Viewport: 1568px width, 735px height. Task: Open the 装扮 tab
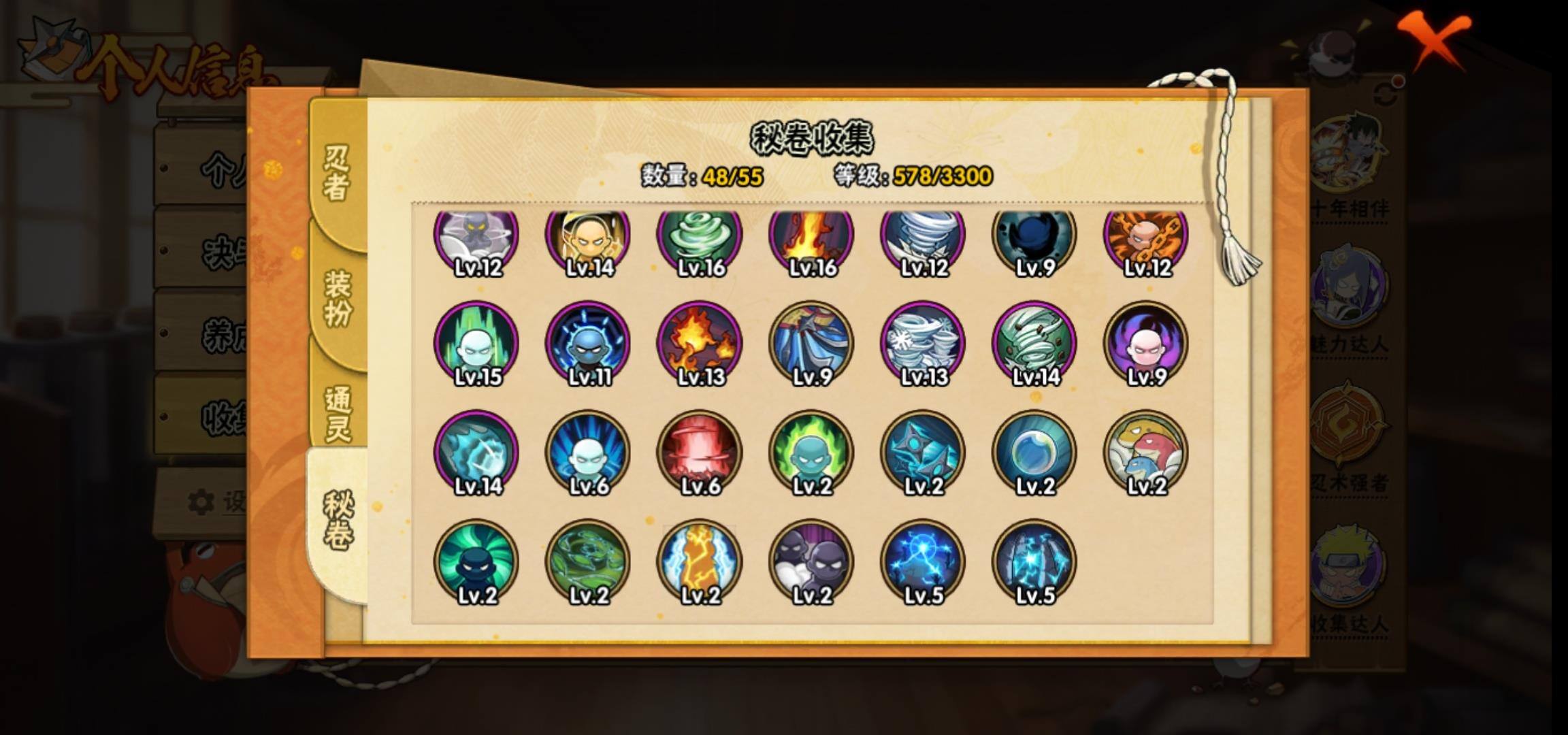tap(338, 298)
